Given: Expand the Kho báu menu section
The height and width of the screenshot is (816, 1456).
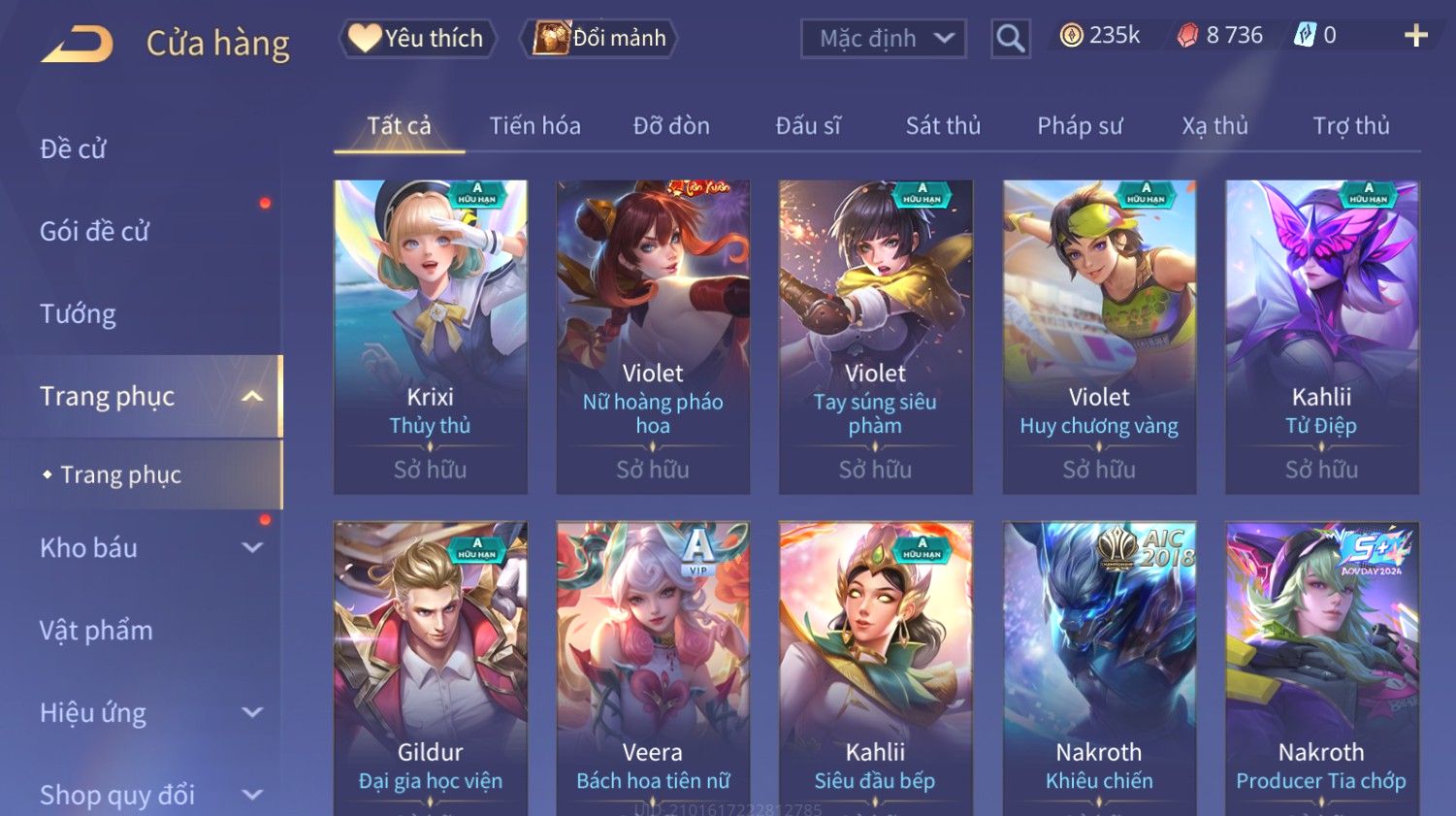Looking at the screenshot, I should click(146, 548).
